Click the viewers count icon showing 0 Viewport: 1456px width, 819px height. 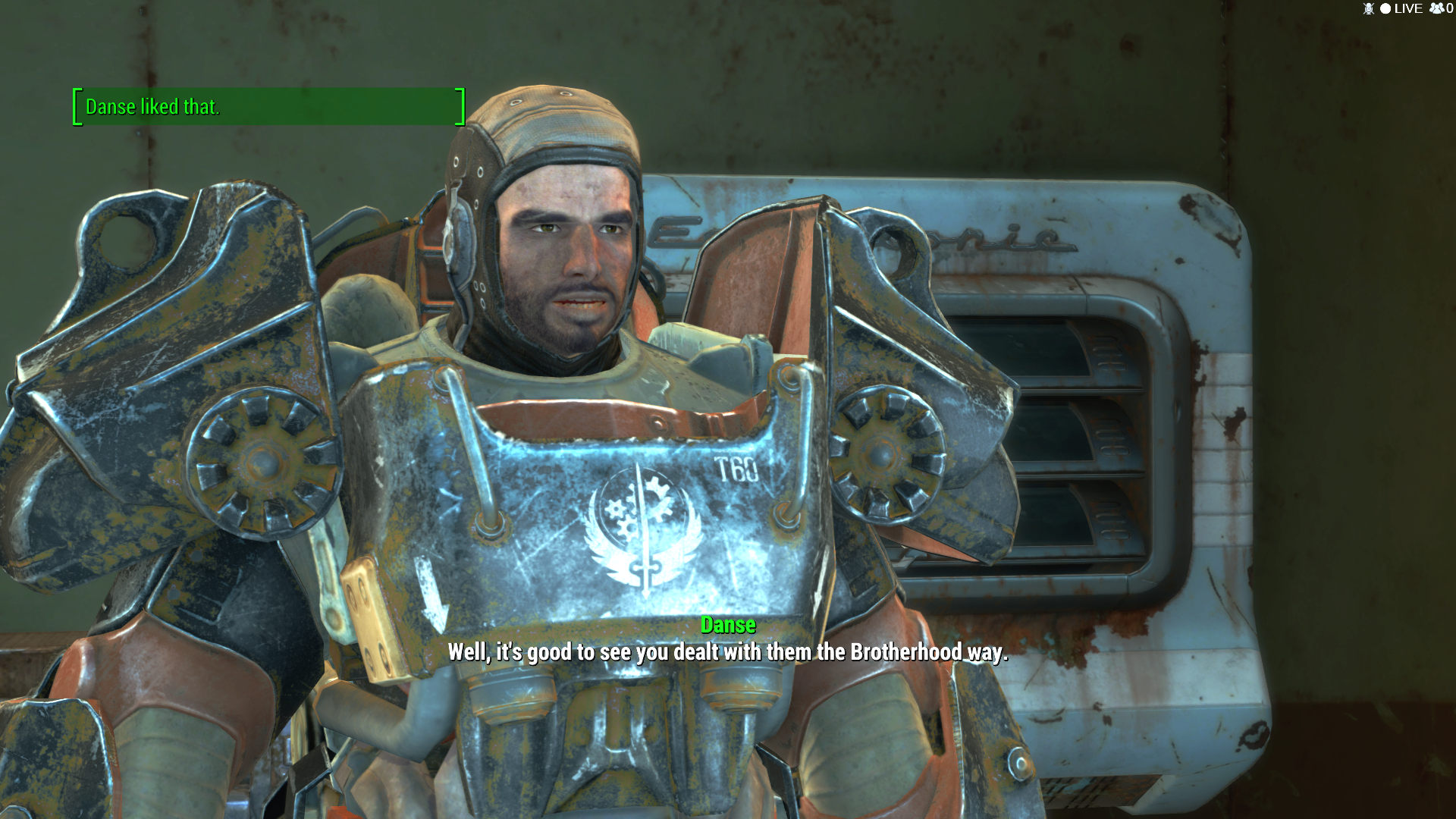pos(1436,8)
